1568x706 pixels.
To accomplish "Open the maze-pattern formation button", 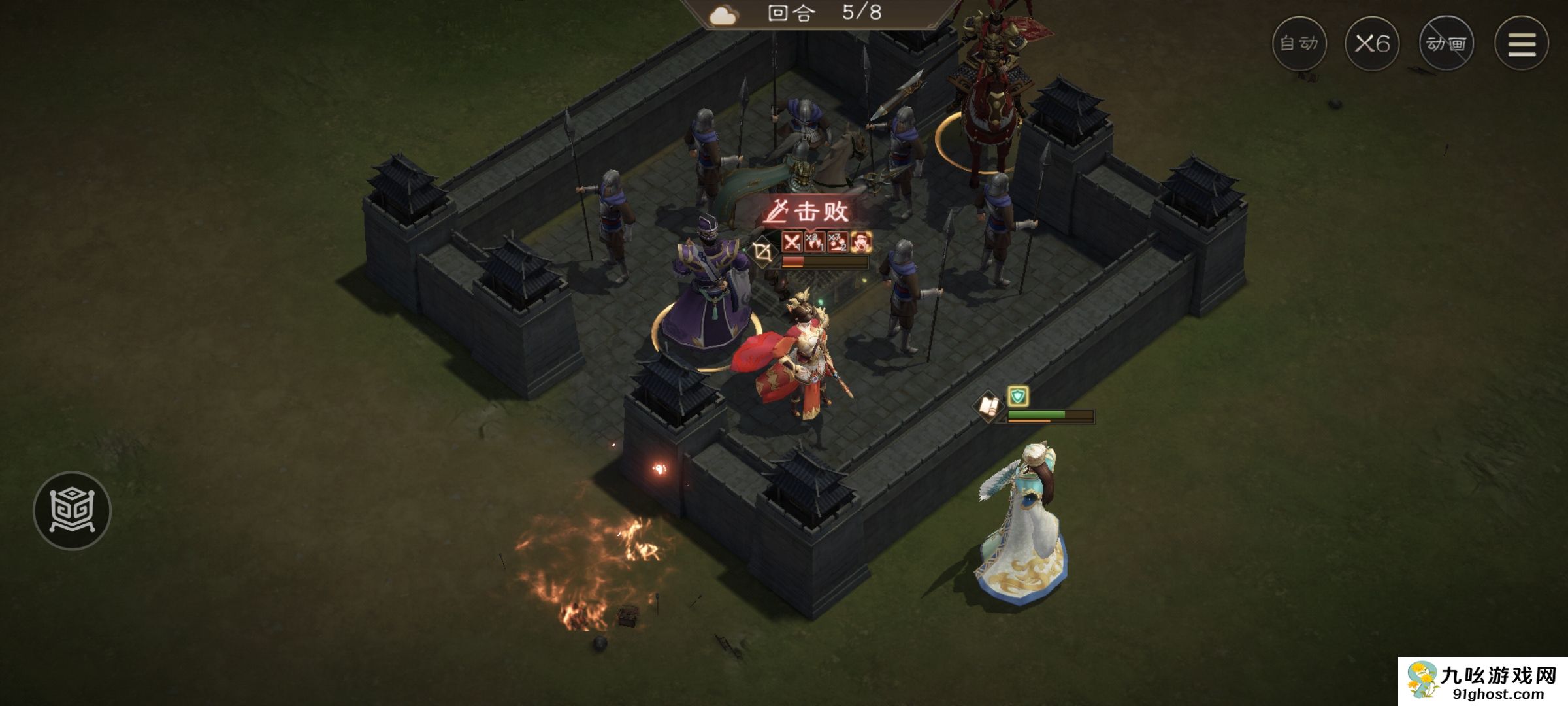I will pos(72,510).
